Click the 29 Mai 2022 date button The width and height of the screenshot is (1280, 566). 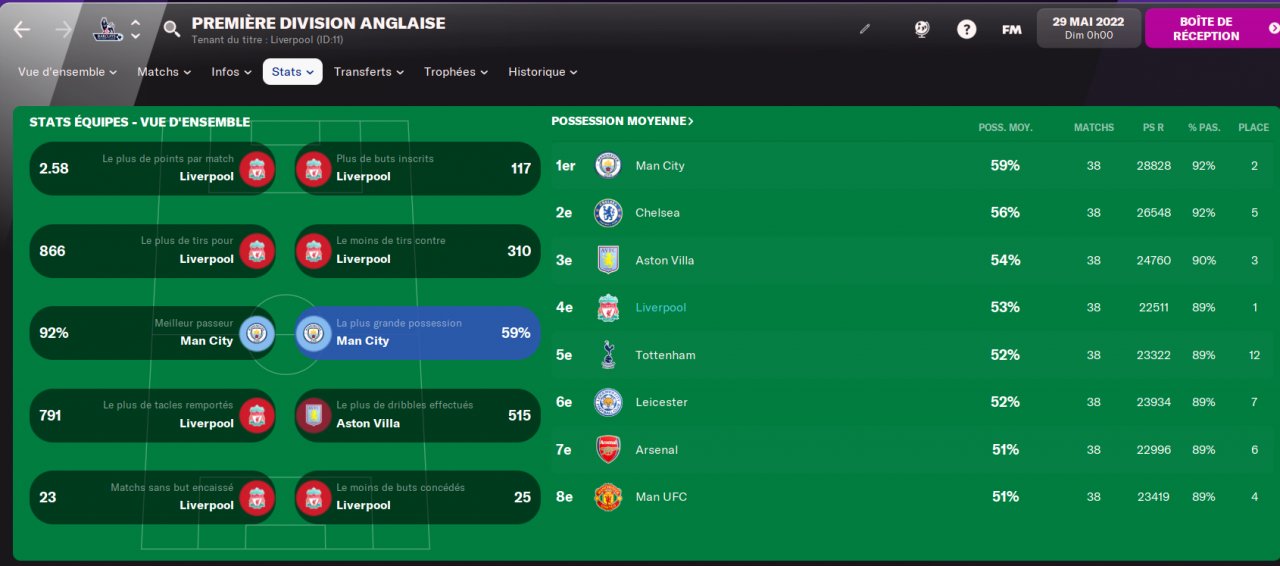click(x=1088, y=28)
